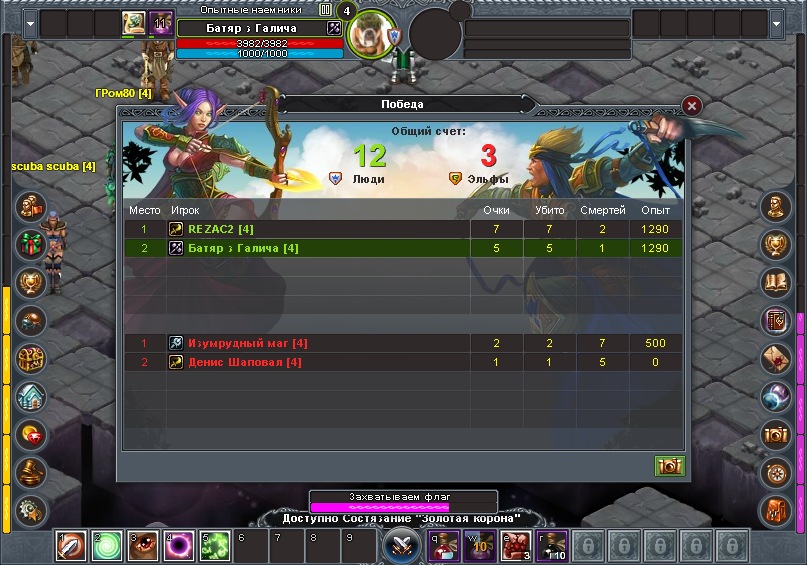Open the compass map icon
Image resolution: width=807 pixels, height=565 pixels.
(776, 472)
